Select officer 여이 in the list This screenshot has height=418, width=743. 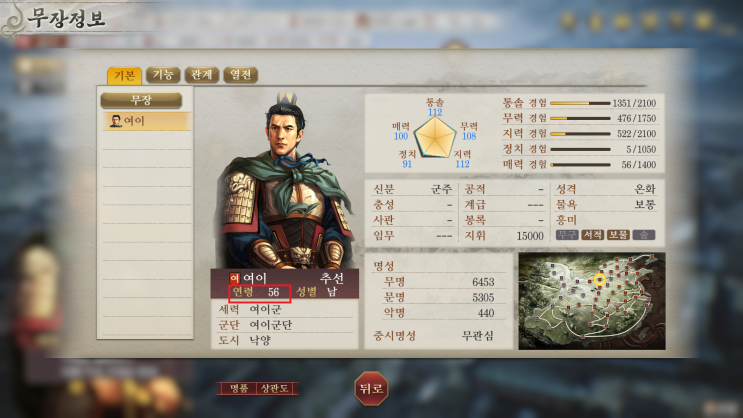[143, 121]
